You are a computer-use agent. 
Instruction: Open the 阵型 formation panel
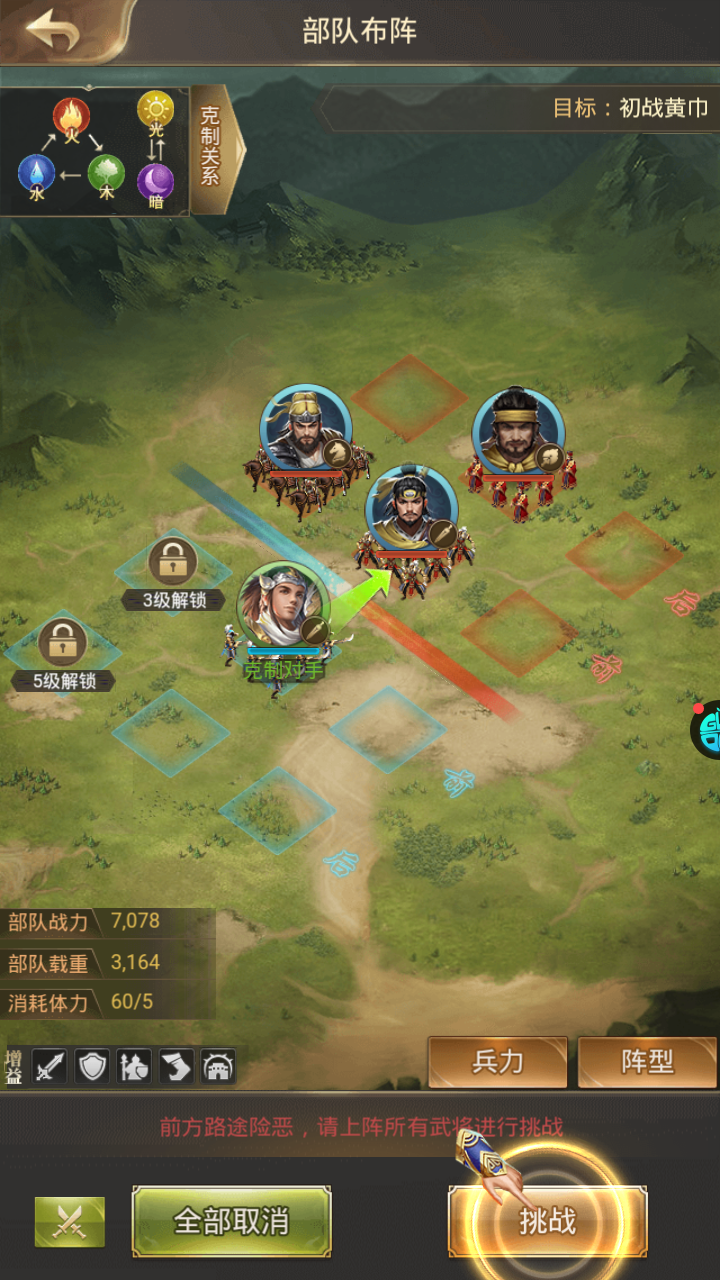647,1061
